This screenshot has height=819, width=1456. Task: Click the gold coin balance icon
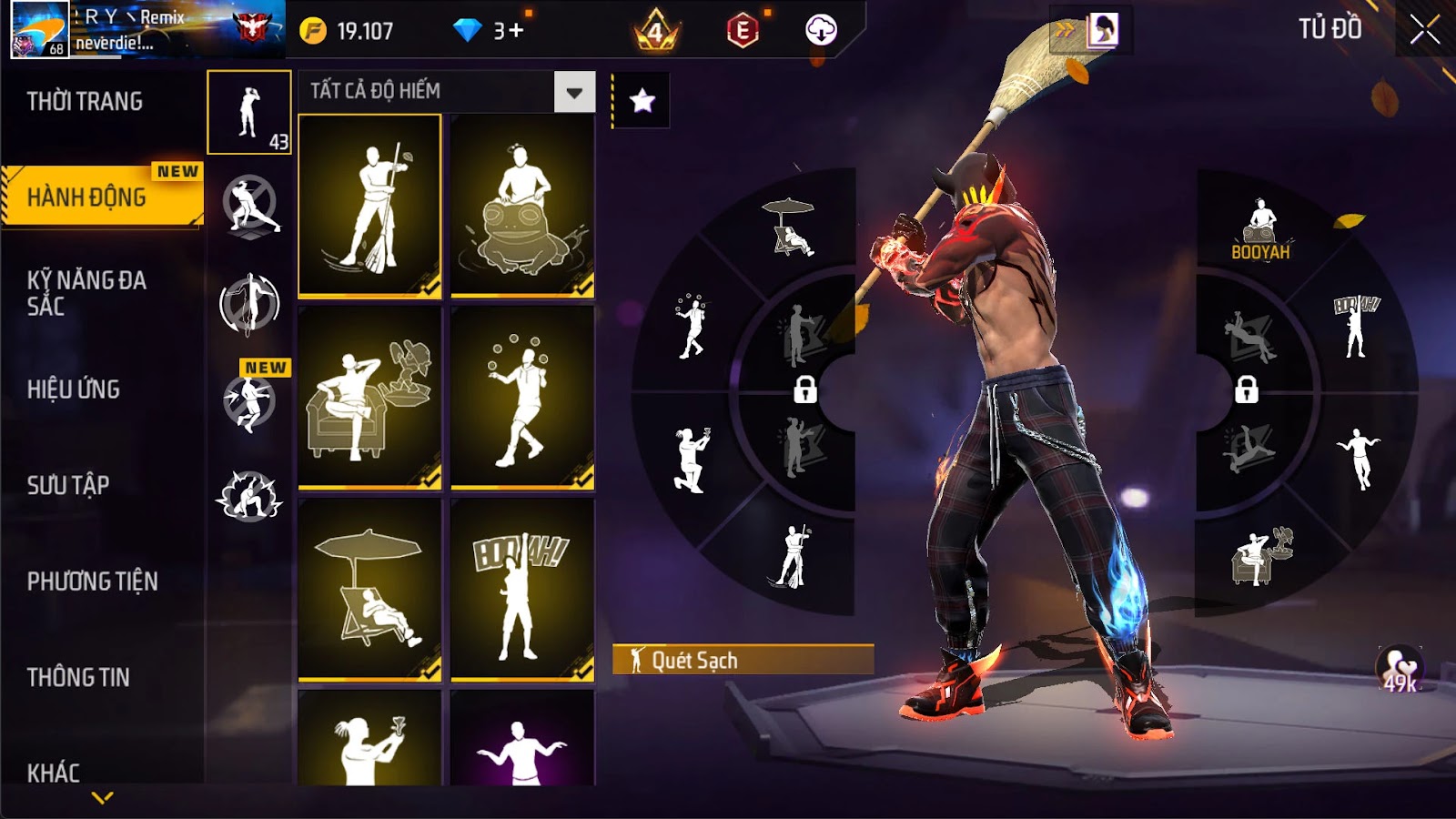point(313,31)
